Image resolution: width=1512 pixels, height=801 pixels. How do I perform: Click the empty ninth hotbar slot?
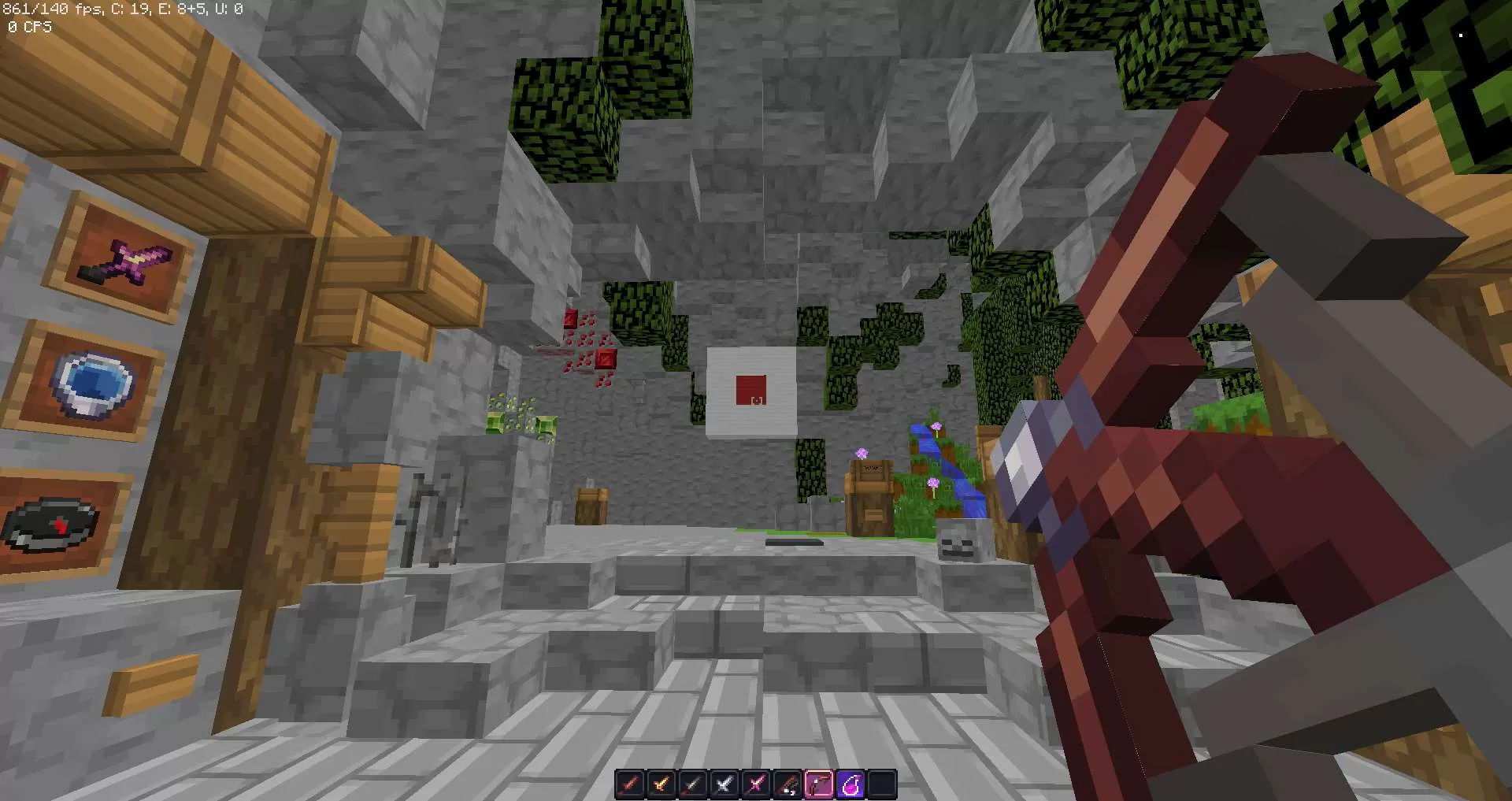882,782
